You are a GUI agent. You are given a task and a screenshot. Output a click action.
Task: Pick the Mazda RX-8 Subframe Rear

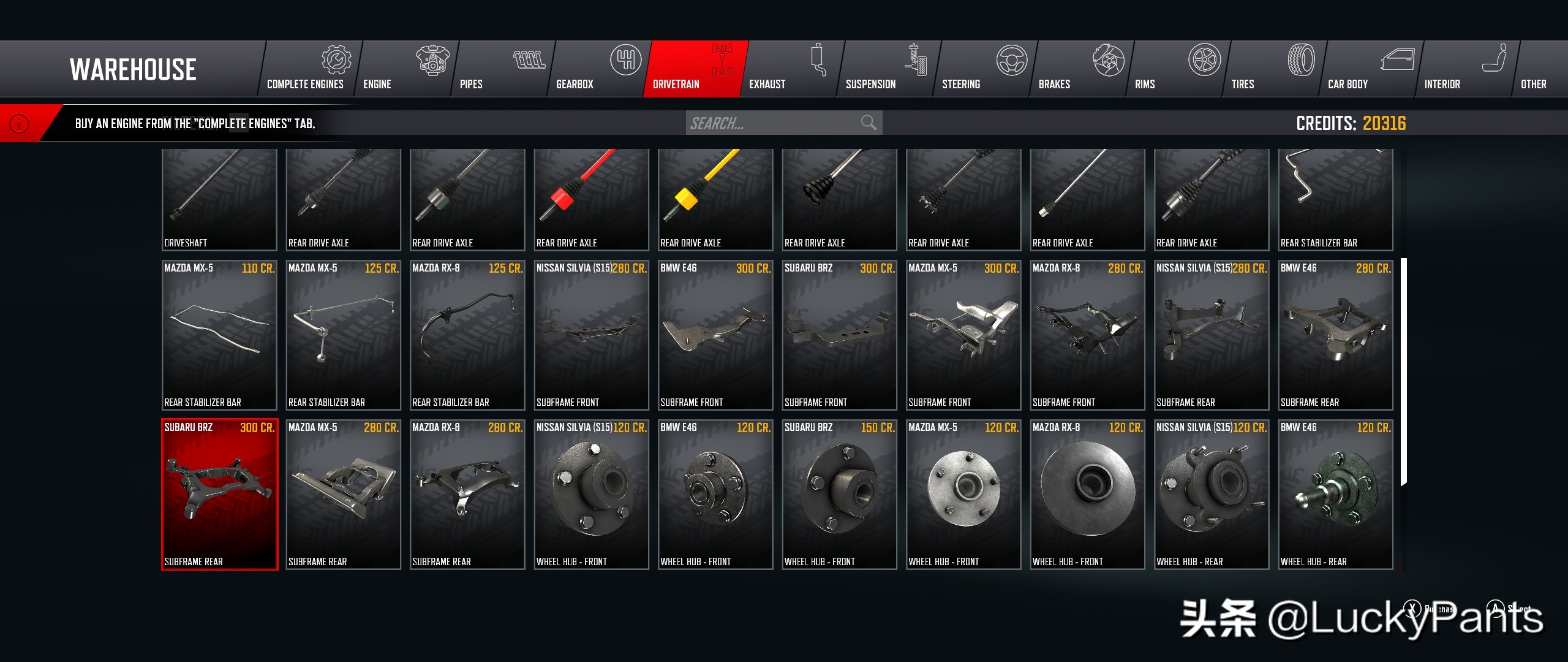click(467, 494)
